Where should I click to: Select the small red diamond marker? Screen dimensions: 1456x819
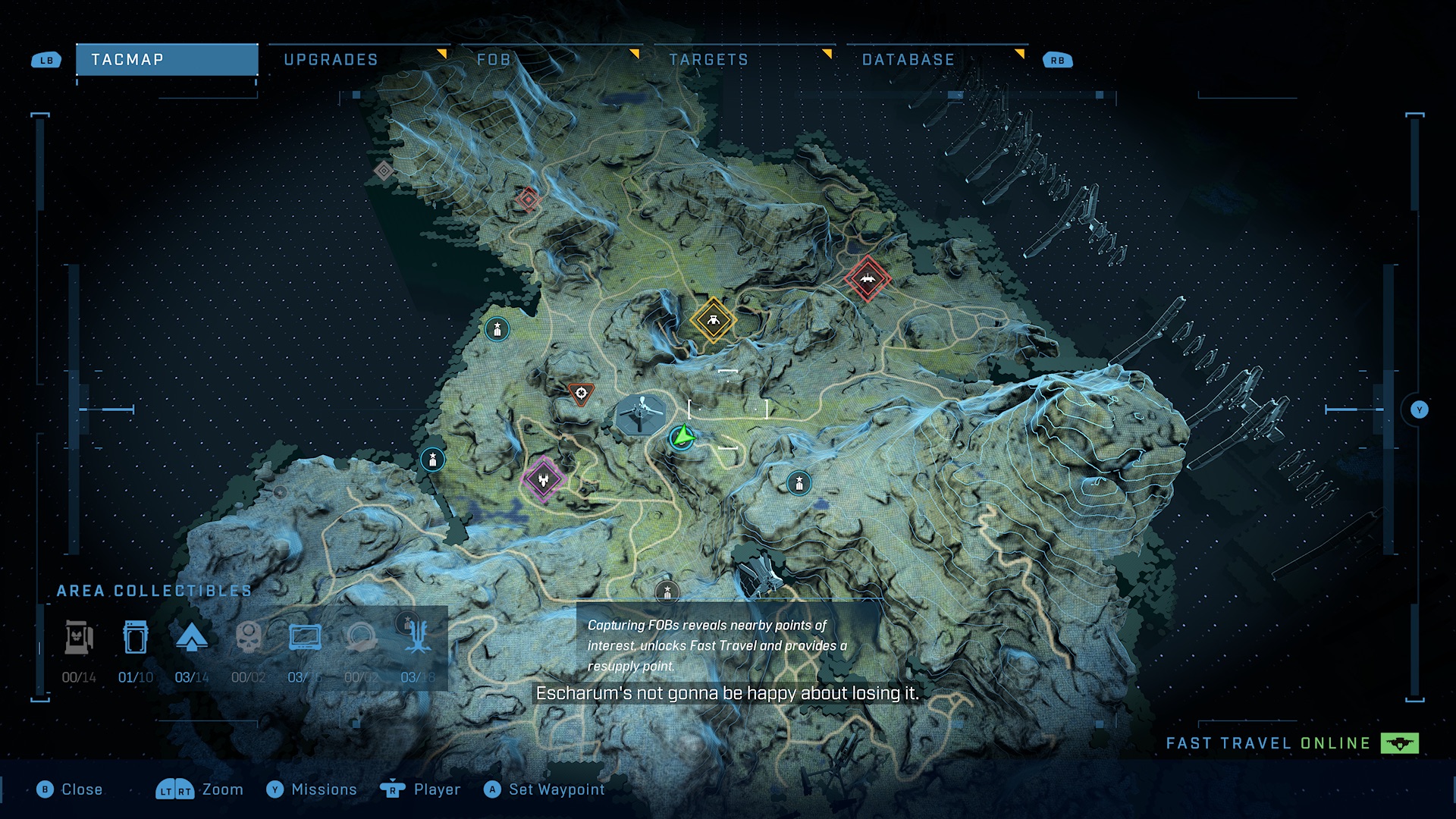(529, 199)
